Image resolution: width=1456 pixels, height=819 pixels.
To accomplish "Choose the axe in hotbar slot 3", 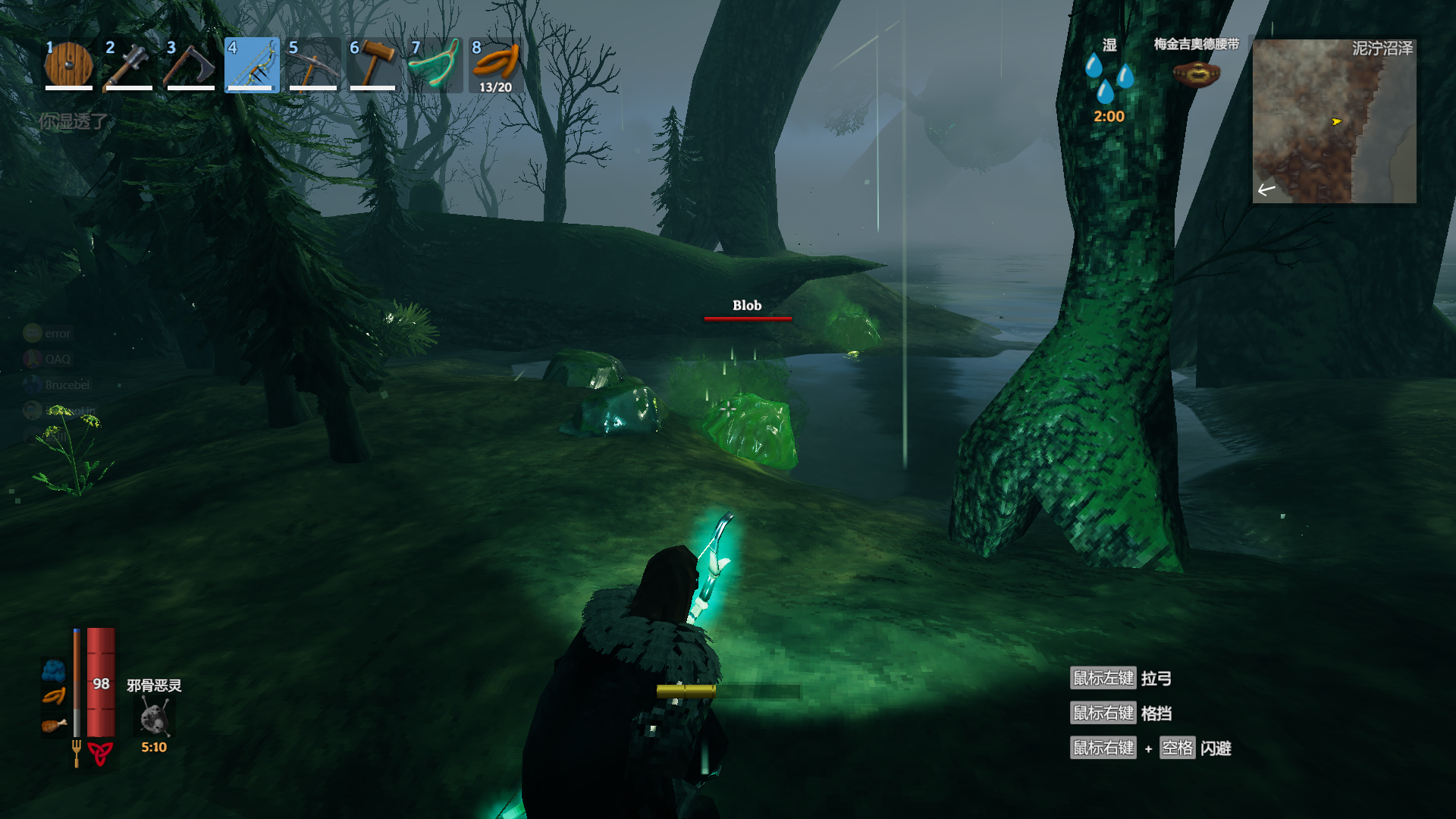I will [190, 65].
